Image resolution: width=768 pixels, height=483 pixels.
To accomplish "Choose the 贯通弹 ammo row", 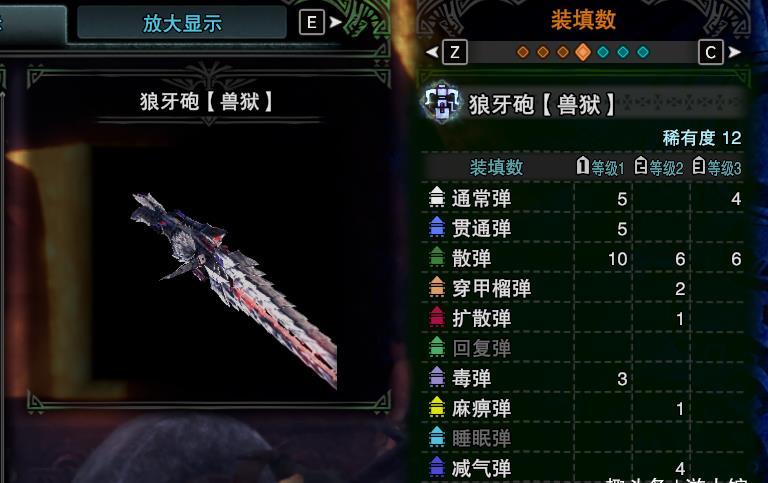I will pyautogui.click(x=481, y=229).
